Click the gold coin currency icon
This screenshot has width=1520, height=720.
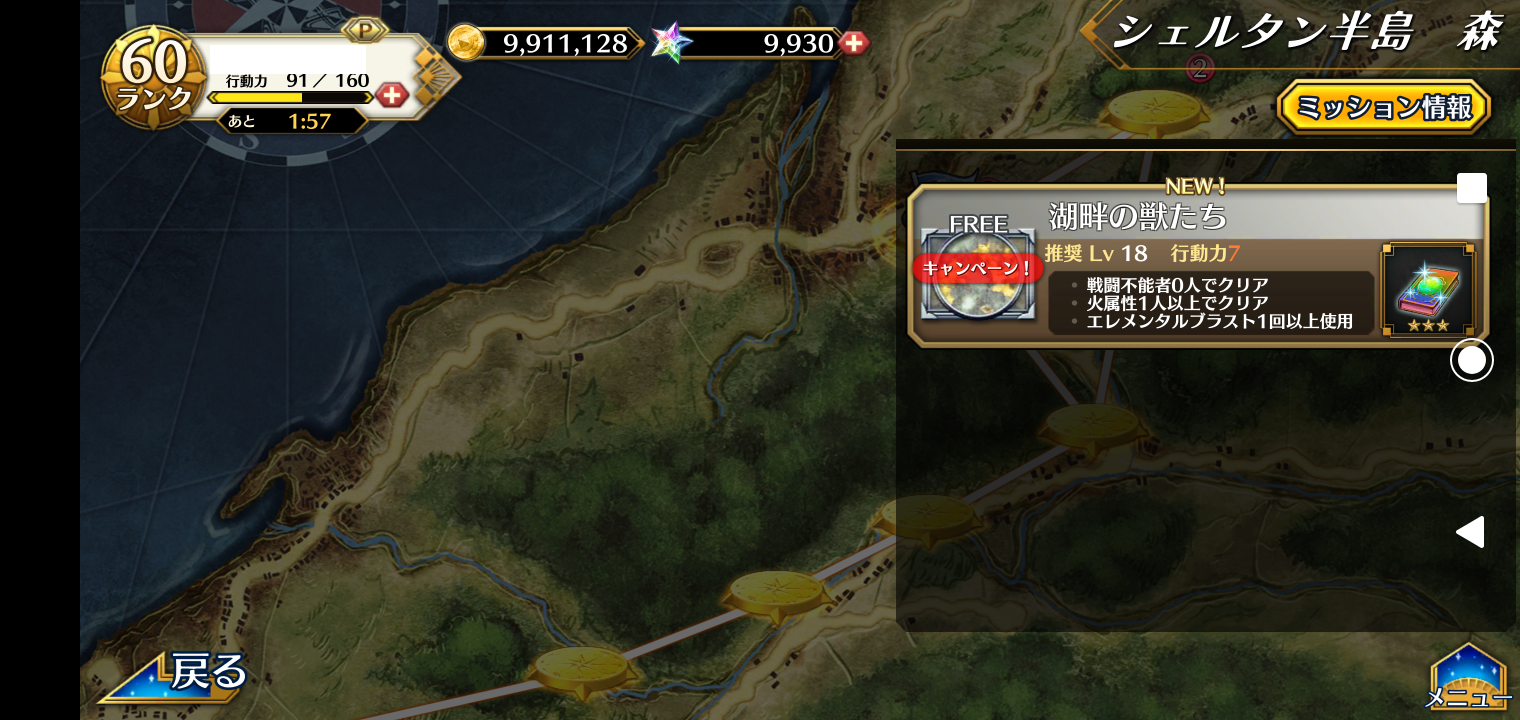(x=465, y=43)
